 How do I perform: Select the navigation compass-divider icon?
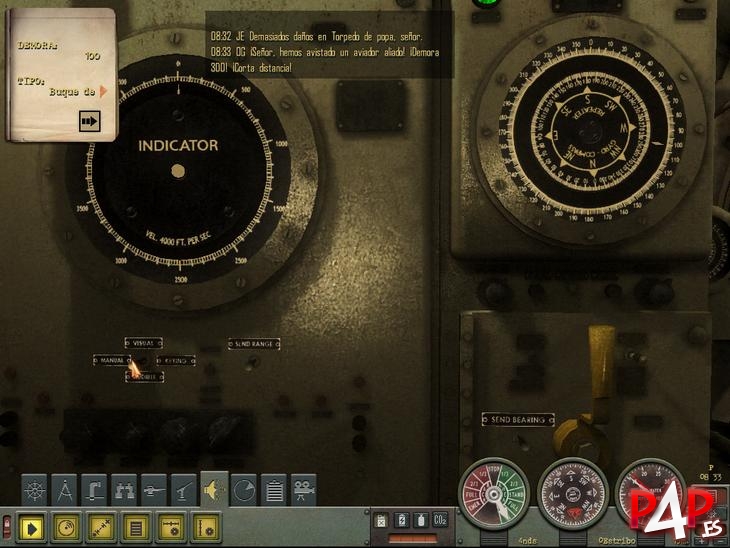pos(65,489)
